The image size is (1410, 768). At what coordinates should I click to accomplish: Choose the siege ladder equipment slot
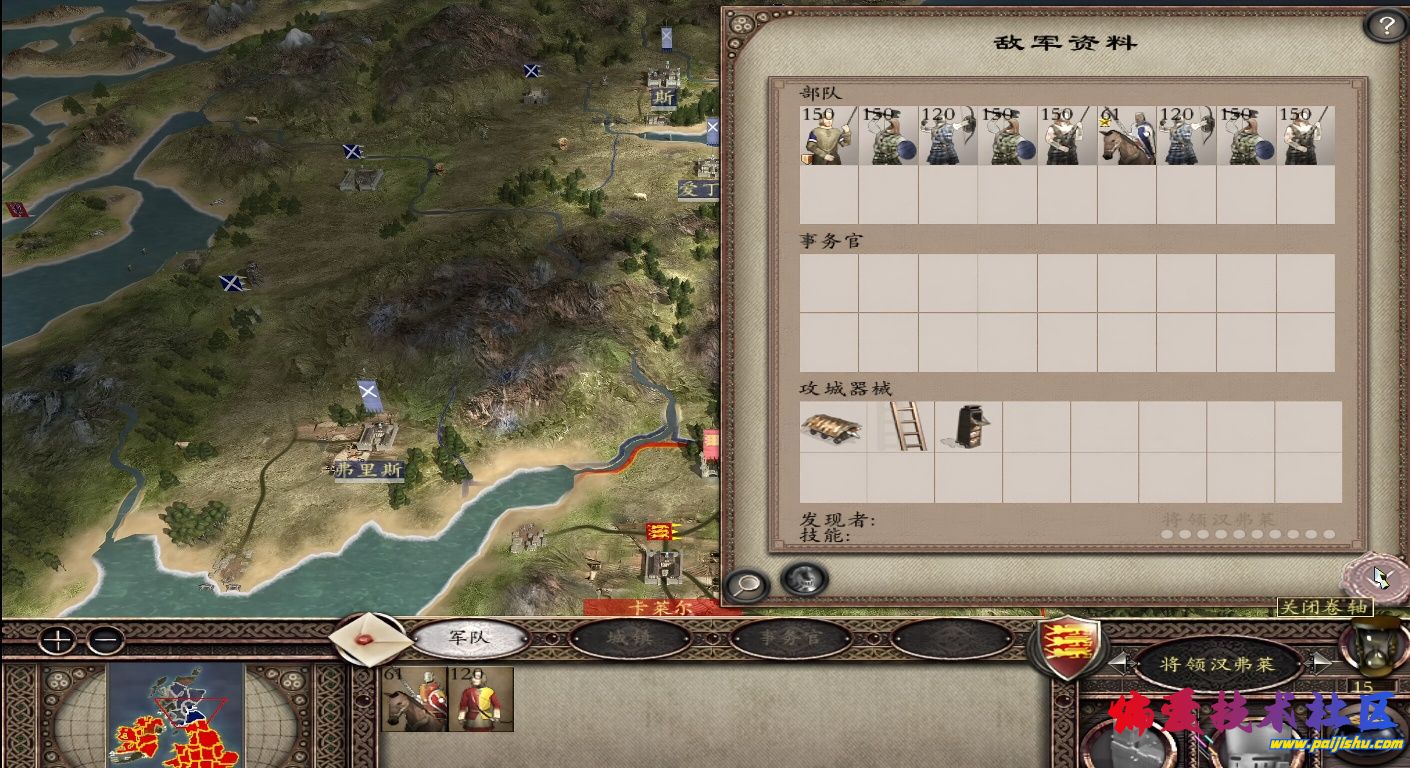pyautogui.click(x=906, y=427)
